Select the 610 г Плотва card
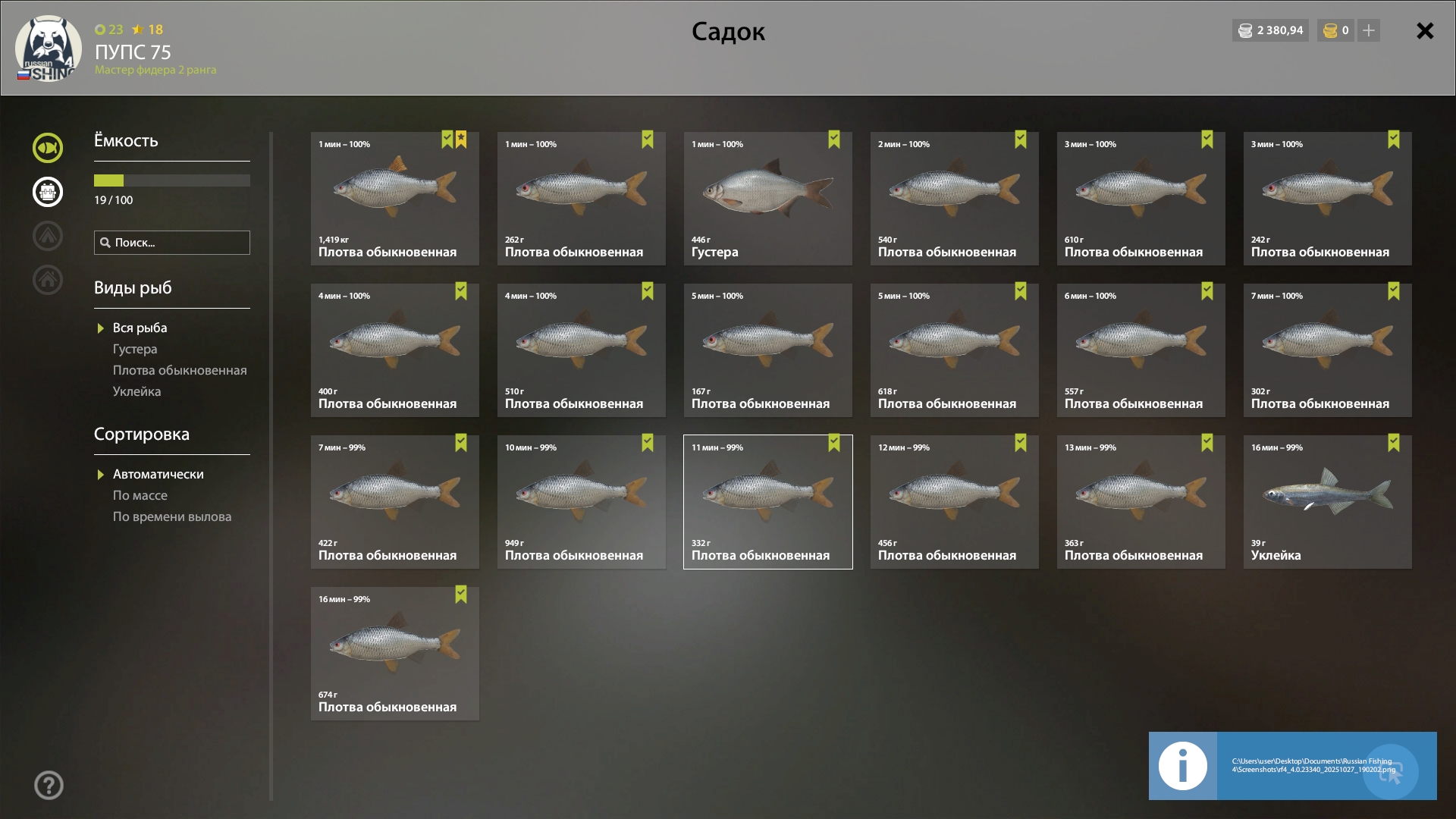Screen dimensions: 1456x819 (x=1141, y=199)
